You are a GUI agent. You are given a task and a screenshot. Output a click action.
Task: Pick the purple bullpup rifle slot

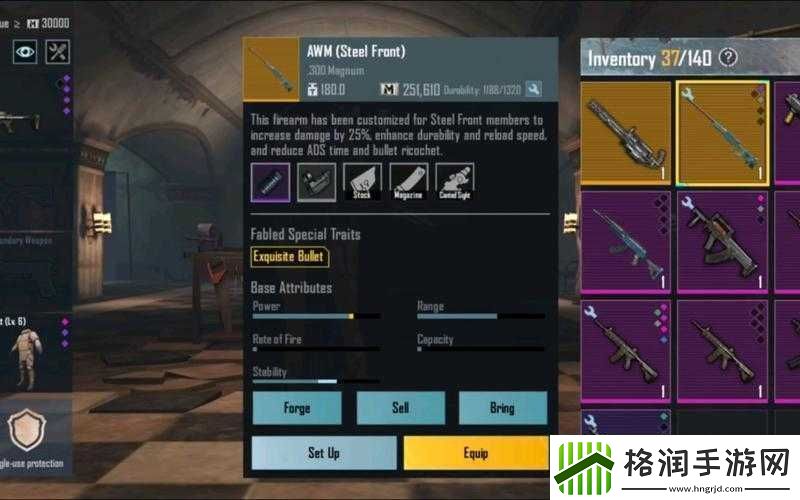coord(721,241)
